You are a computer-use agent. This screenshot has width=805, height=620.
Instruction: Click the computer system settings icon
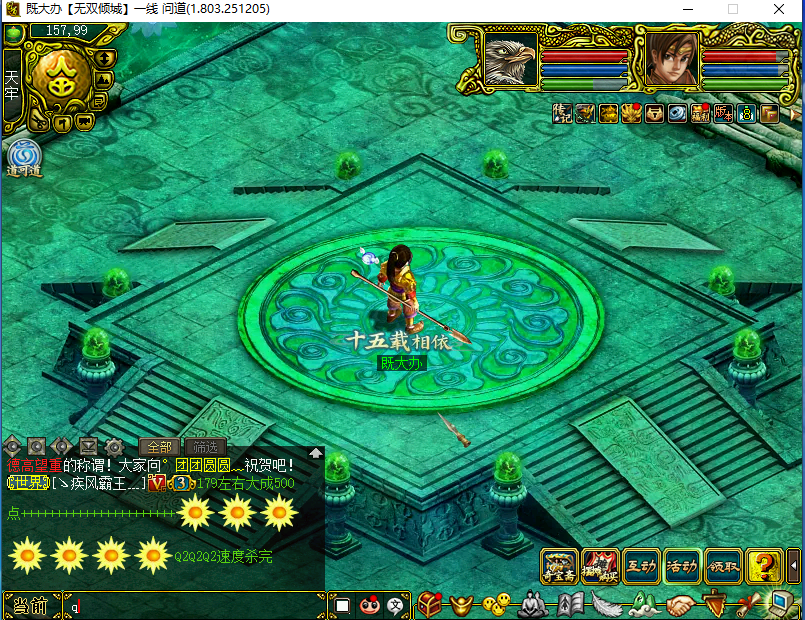(x=780, y=604)
